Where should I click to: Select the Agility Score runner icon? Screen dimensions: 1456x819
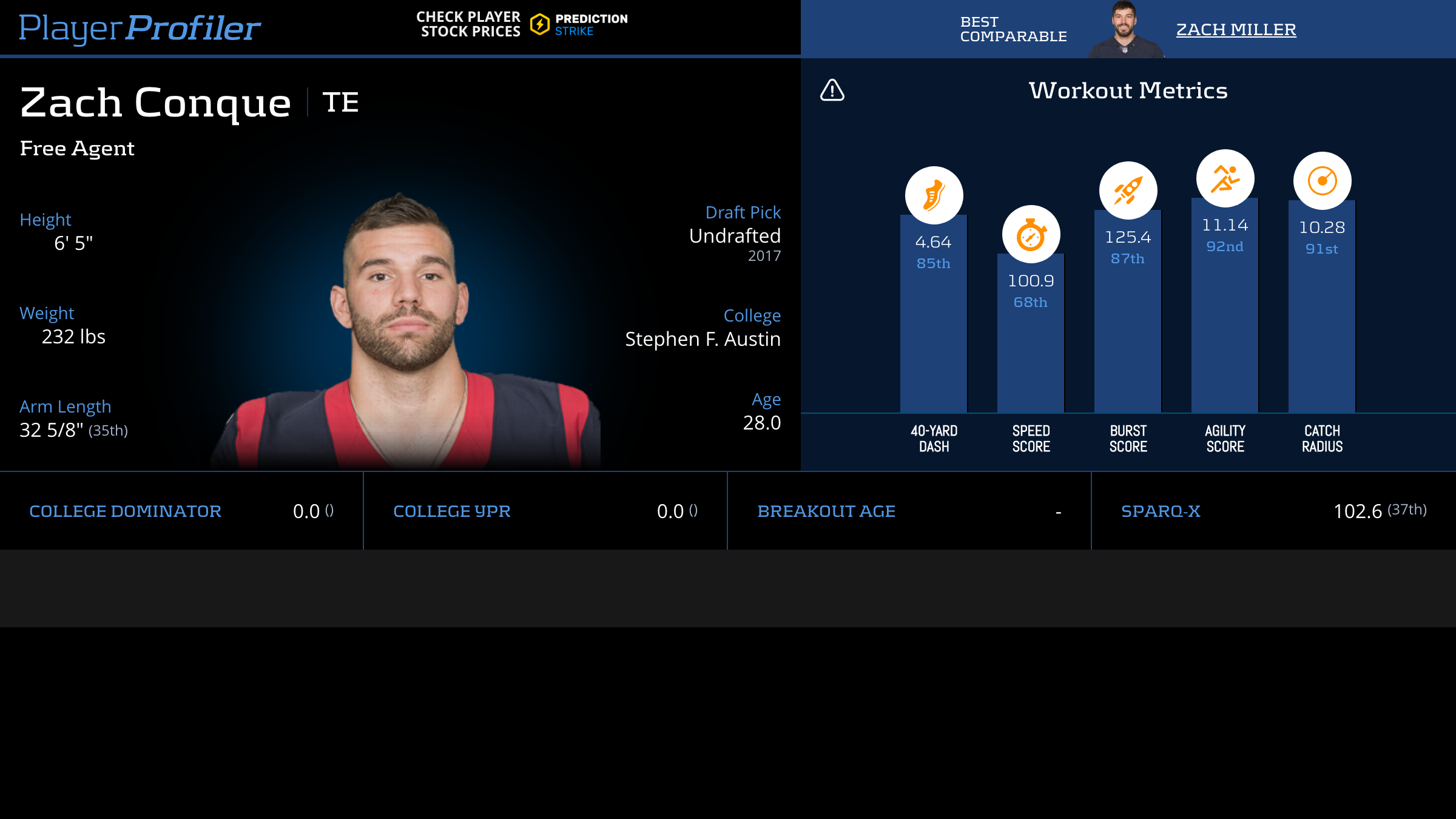[x=1225, y=178]
